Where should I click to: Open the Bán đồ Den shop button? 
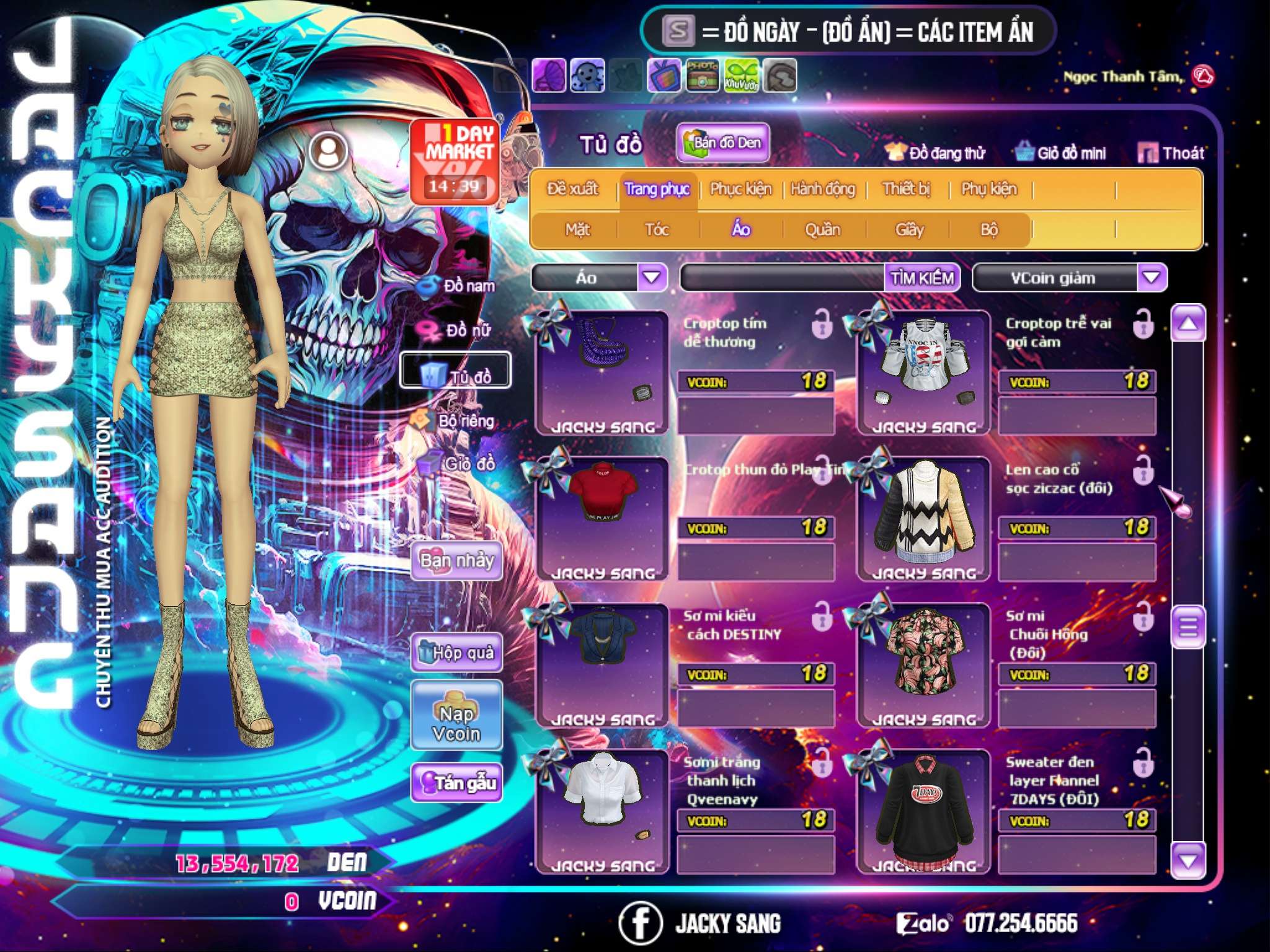click(723, 143)
